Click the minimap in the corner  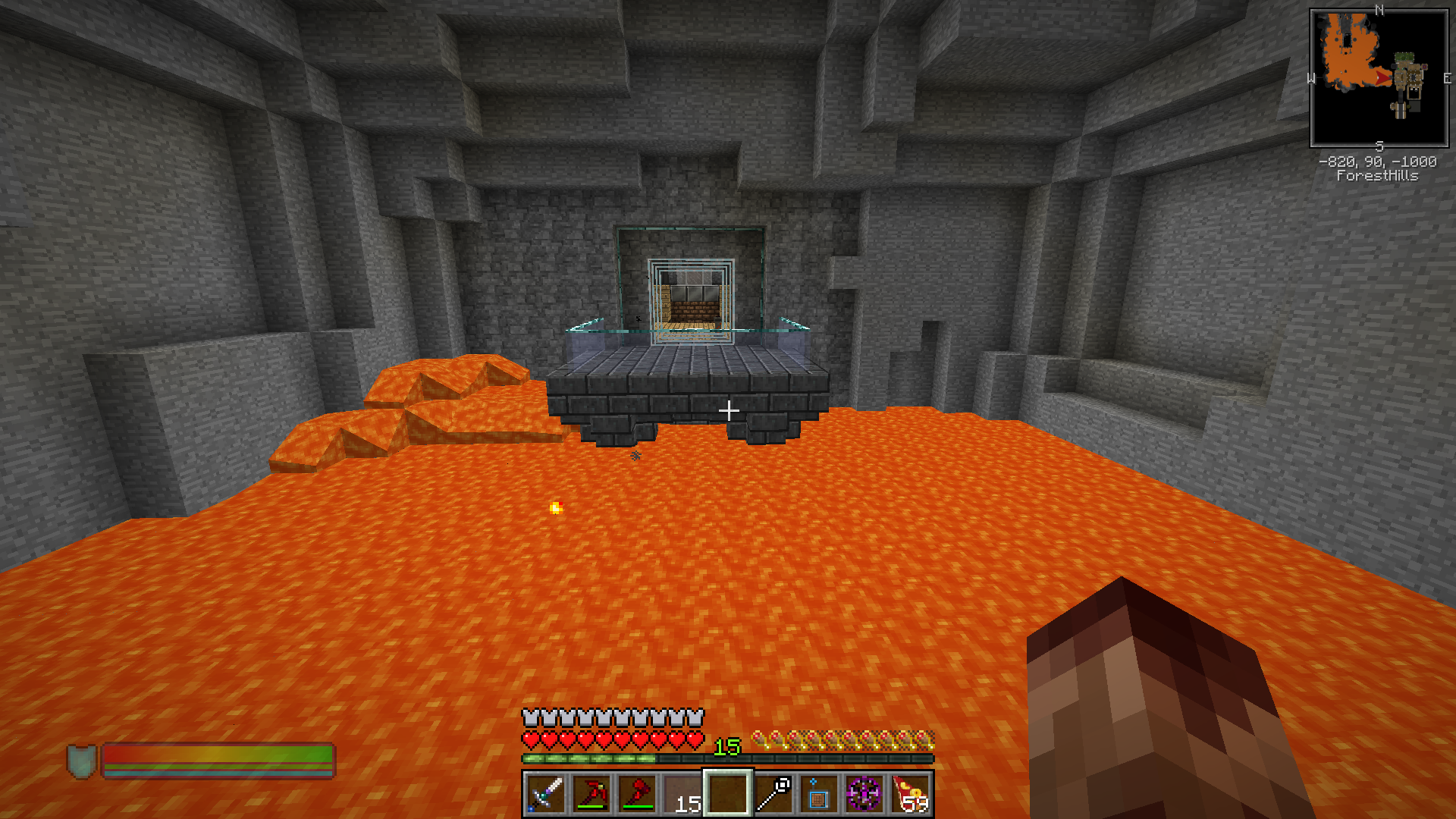coord(1379,78)
